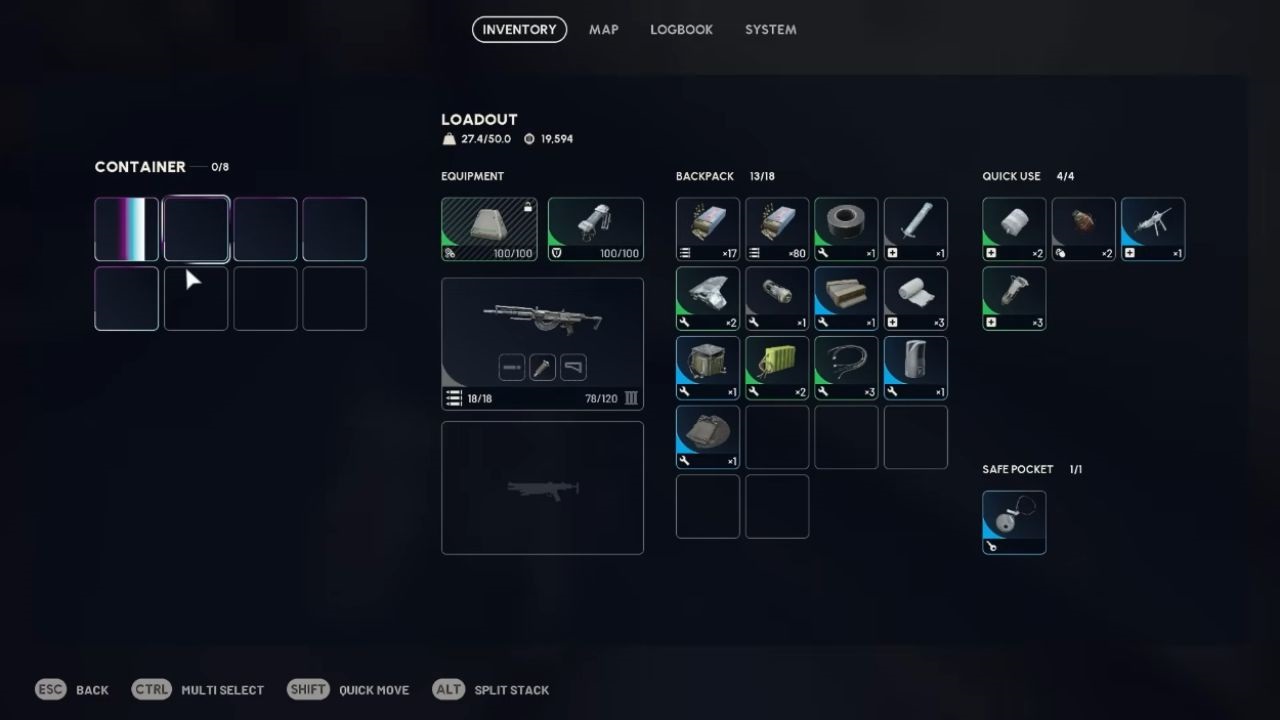The height and width of the screenshot is (720, 1280).
Task: Open the SYSTEM tab
Action: (770, 29)
